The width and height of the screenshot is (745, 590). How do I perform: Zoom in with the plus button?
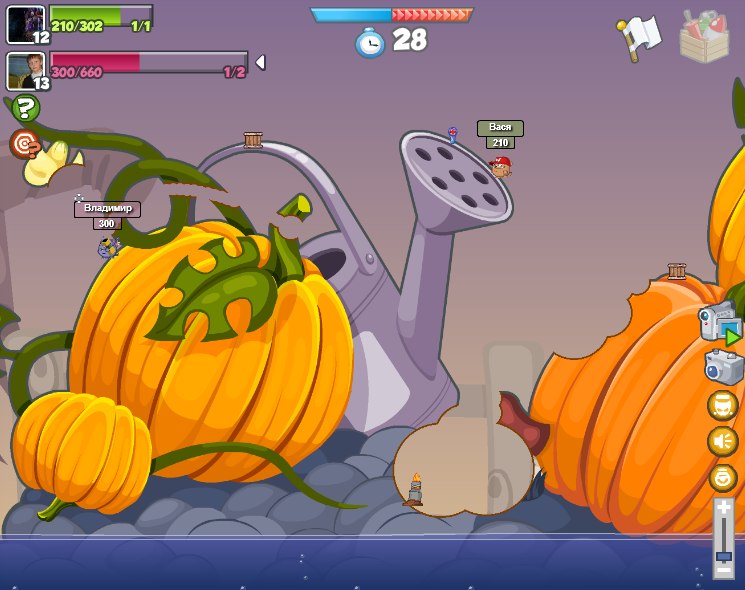723,508
